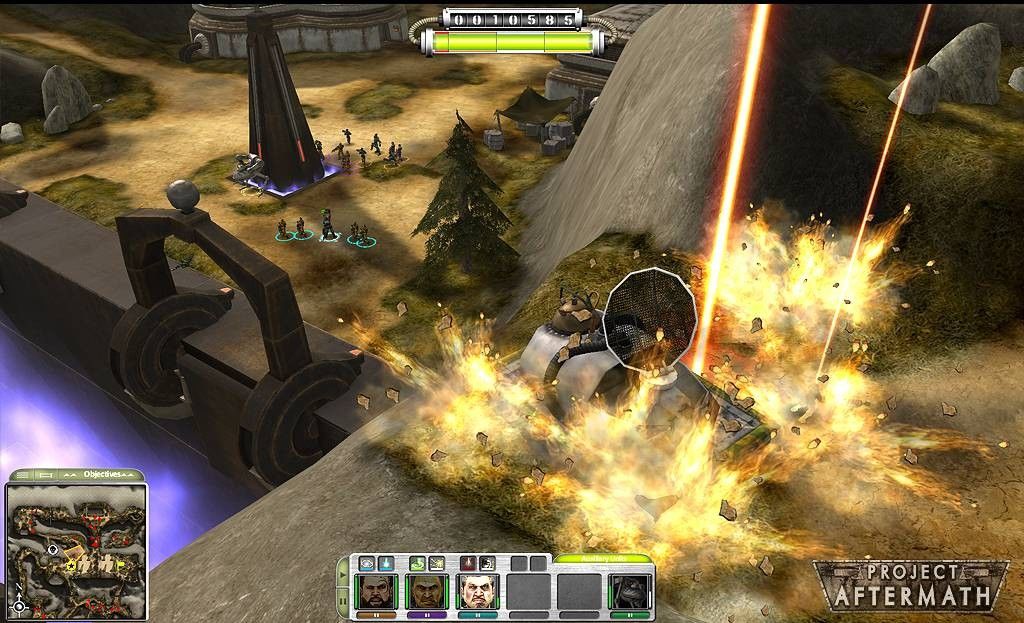This screenshot has width=1024, height=623.
Task: Activate the eye ability icon
Action: 367,564
